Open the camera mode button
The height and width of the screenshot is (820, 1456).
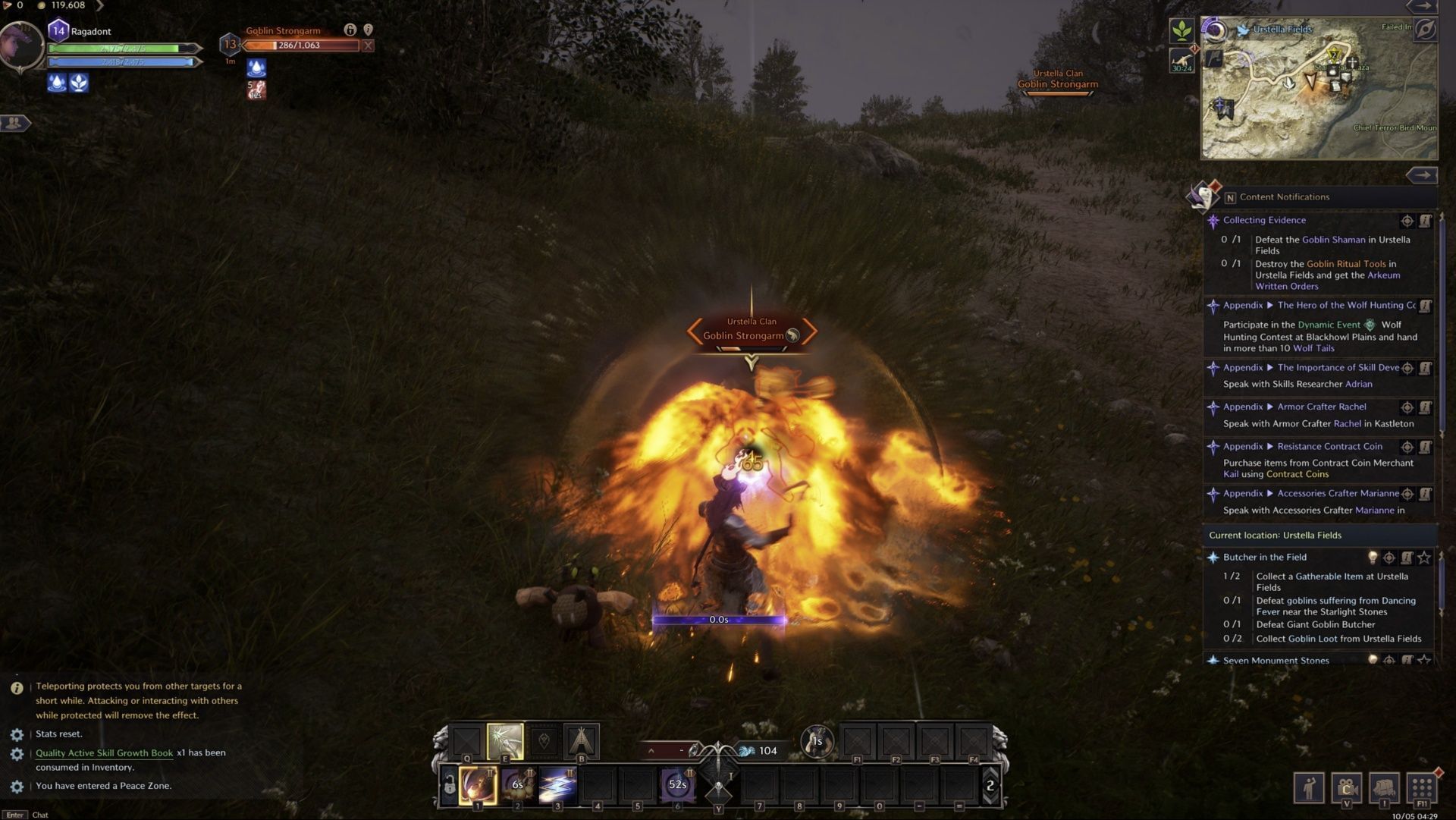pyautogui.click(x=1347, y=787)
